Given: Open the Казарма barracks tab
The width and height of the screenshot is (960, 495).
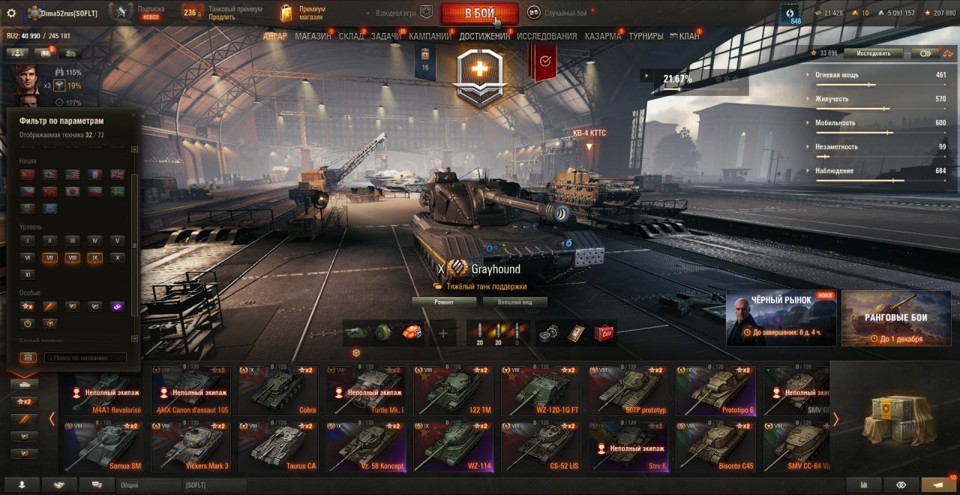Looking at the screenshot, I should click(x=603, y=36).
